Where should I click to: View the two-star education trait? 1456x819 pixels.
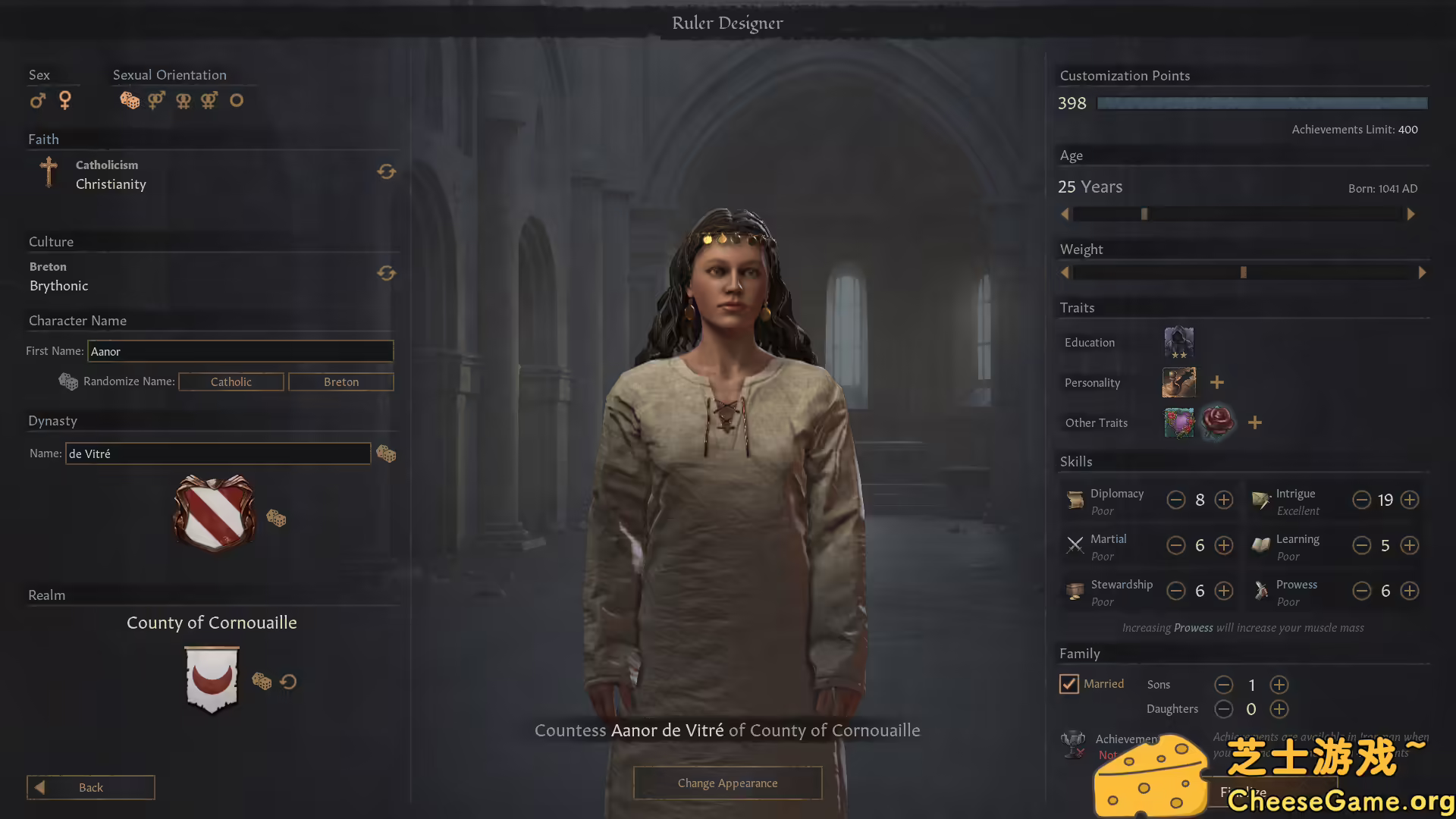coord(1178,342)
